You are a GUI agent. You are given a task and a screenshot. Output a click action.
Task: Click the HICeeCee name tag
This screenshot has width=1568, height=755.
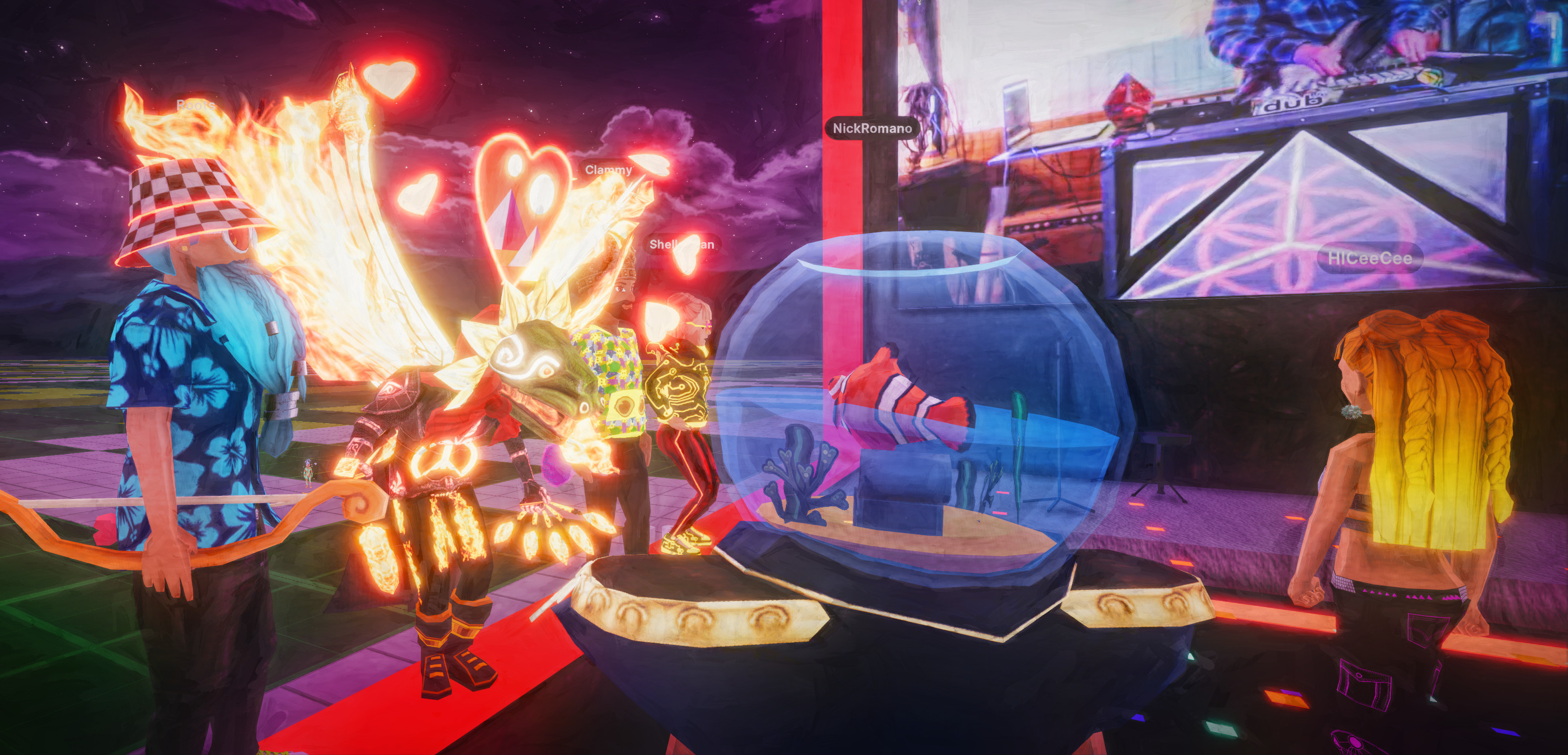[1370, 258]
